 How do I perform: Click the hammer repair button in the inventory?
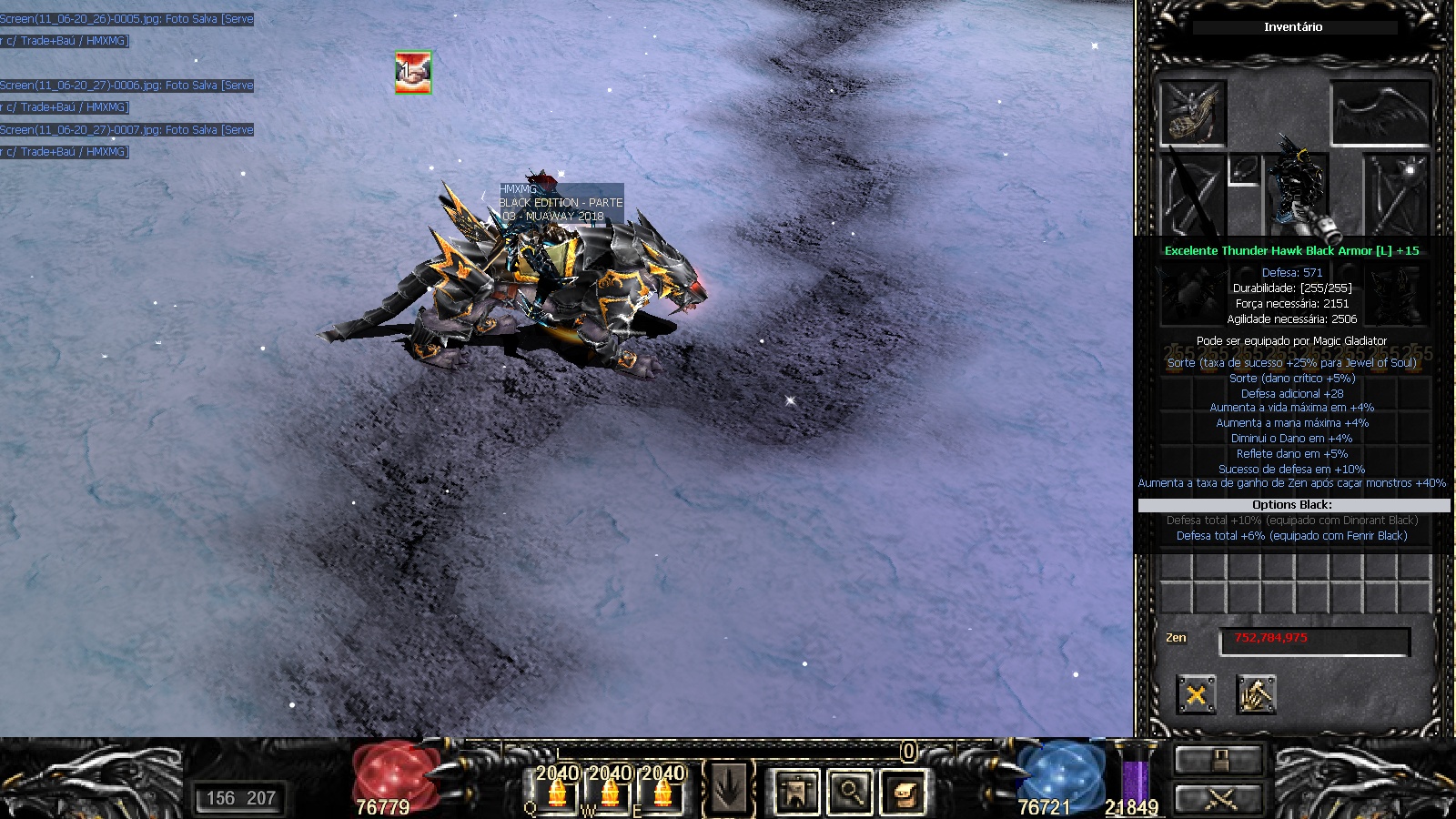tap(1256, 696)
